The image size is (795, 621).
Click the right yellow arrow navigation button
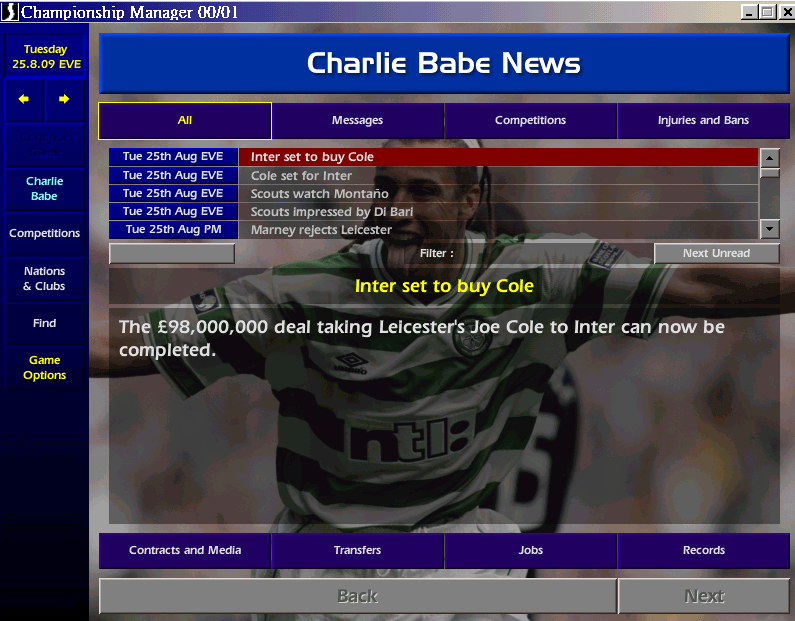click(x=64, y=99)
